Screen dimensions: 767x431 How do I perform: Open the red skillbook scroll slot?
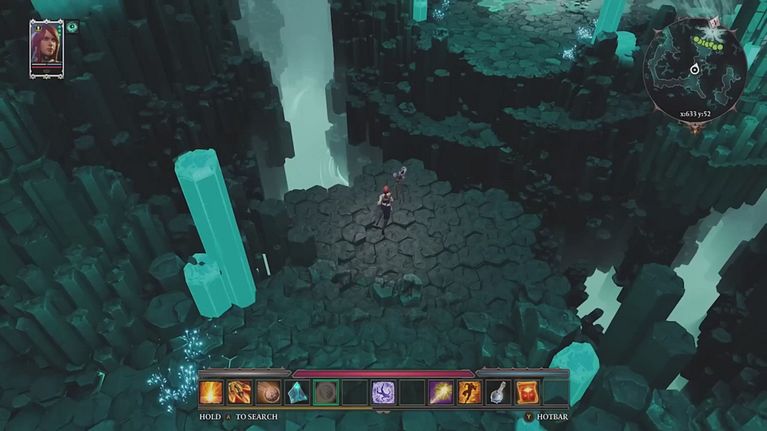pyautogui.click(x=527, y=392)
